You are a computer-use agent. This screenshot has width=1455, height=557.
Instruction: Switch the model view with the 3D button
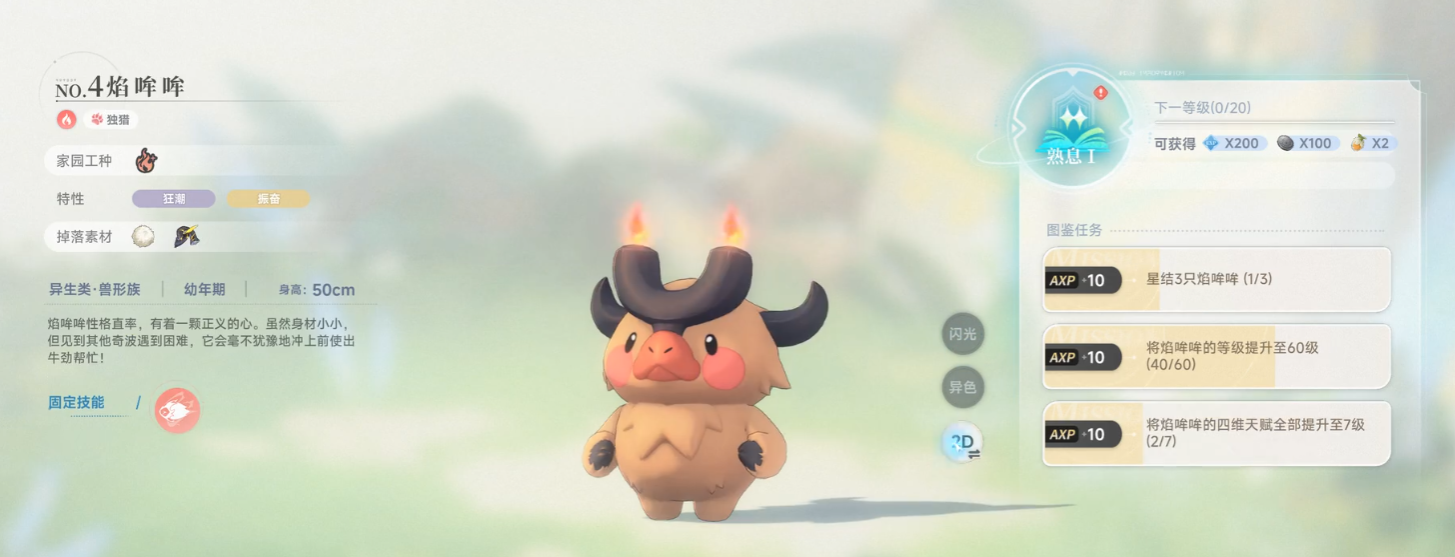(x=964, y=442)
